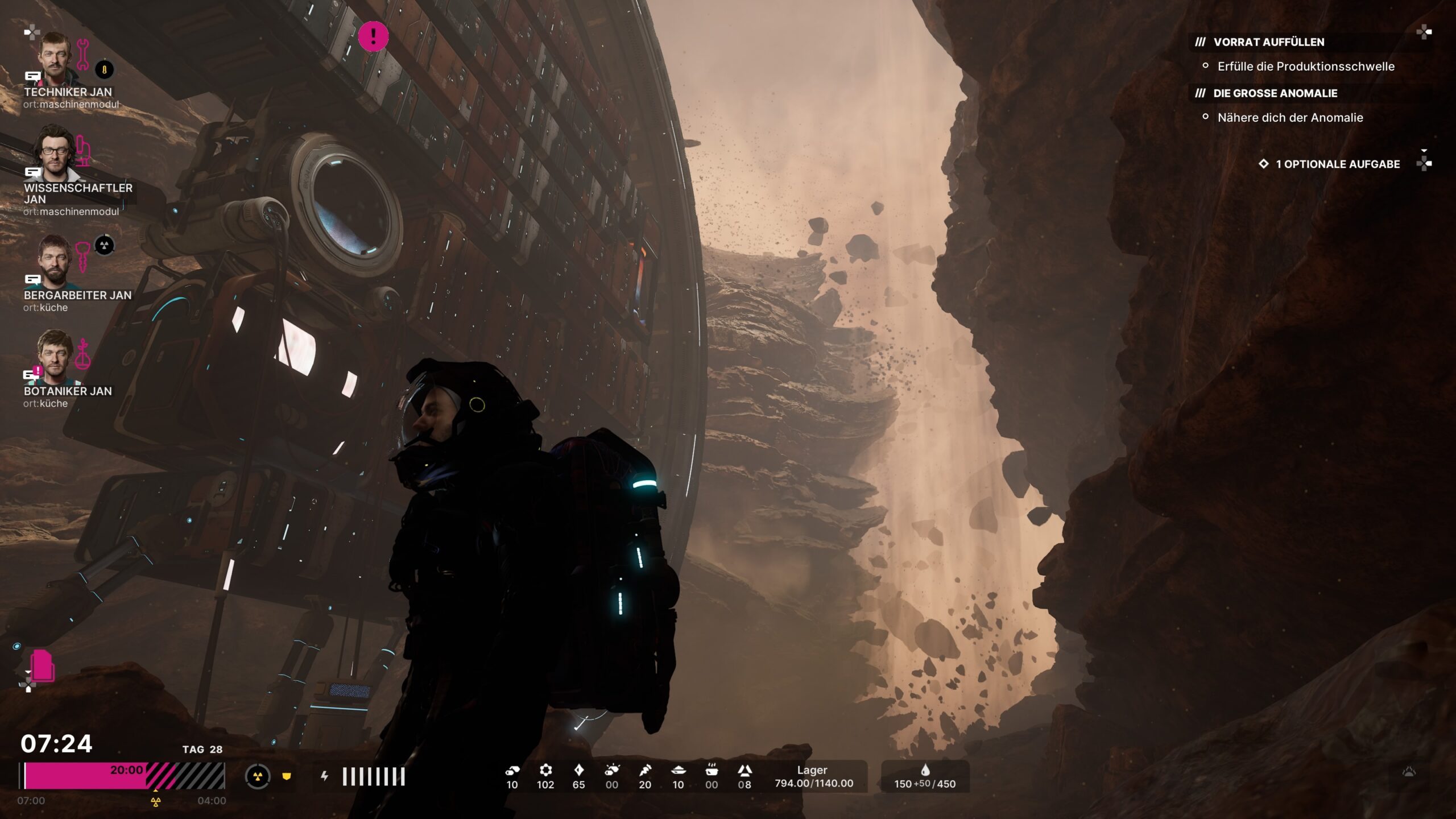
Task: Click the water drop resource icon
Action: click(925, 770)
